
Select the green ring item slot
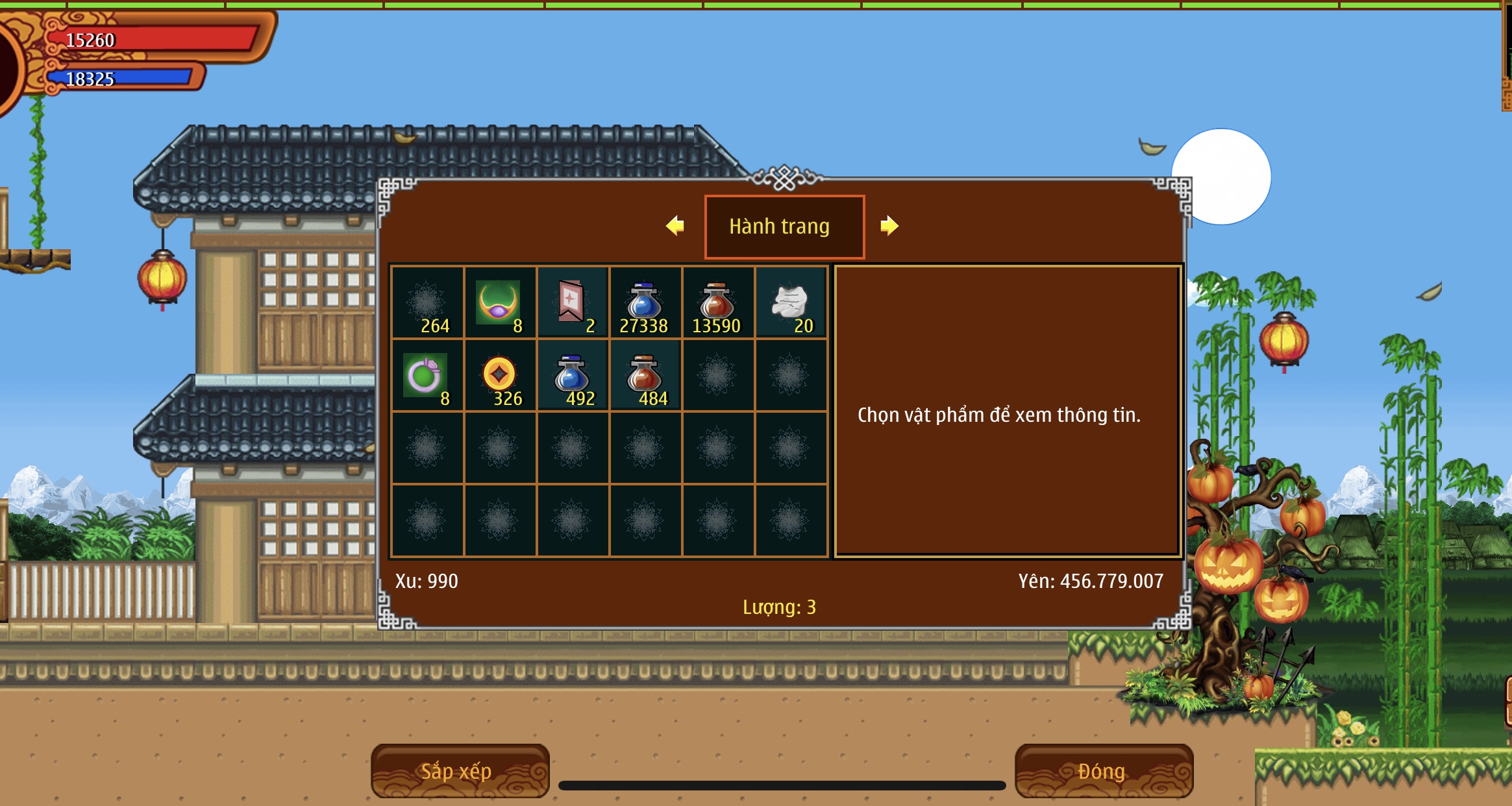(427, 376)
